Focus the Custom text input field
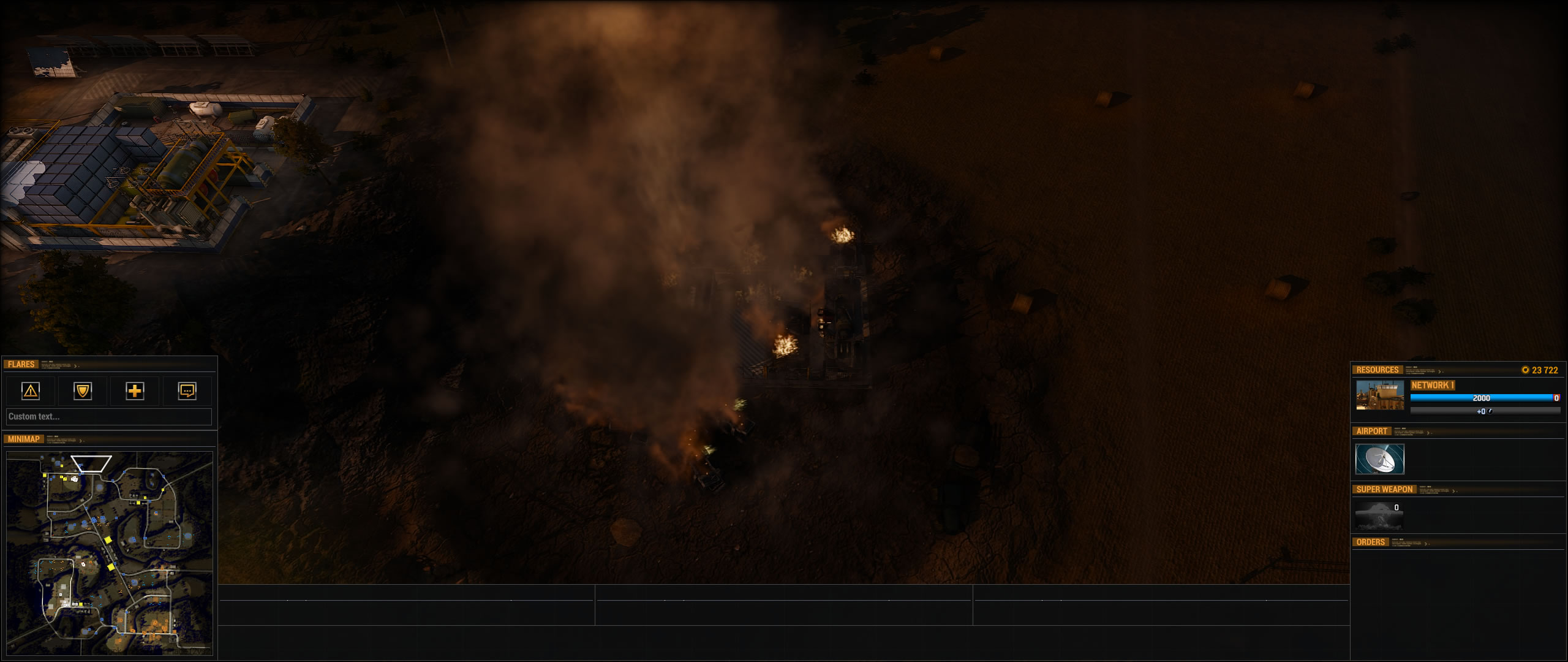The height and width of the screenshot is (662, 1568). pos(109,417)
